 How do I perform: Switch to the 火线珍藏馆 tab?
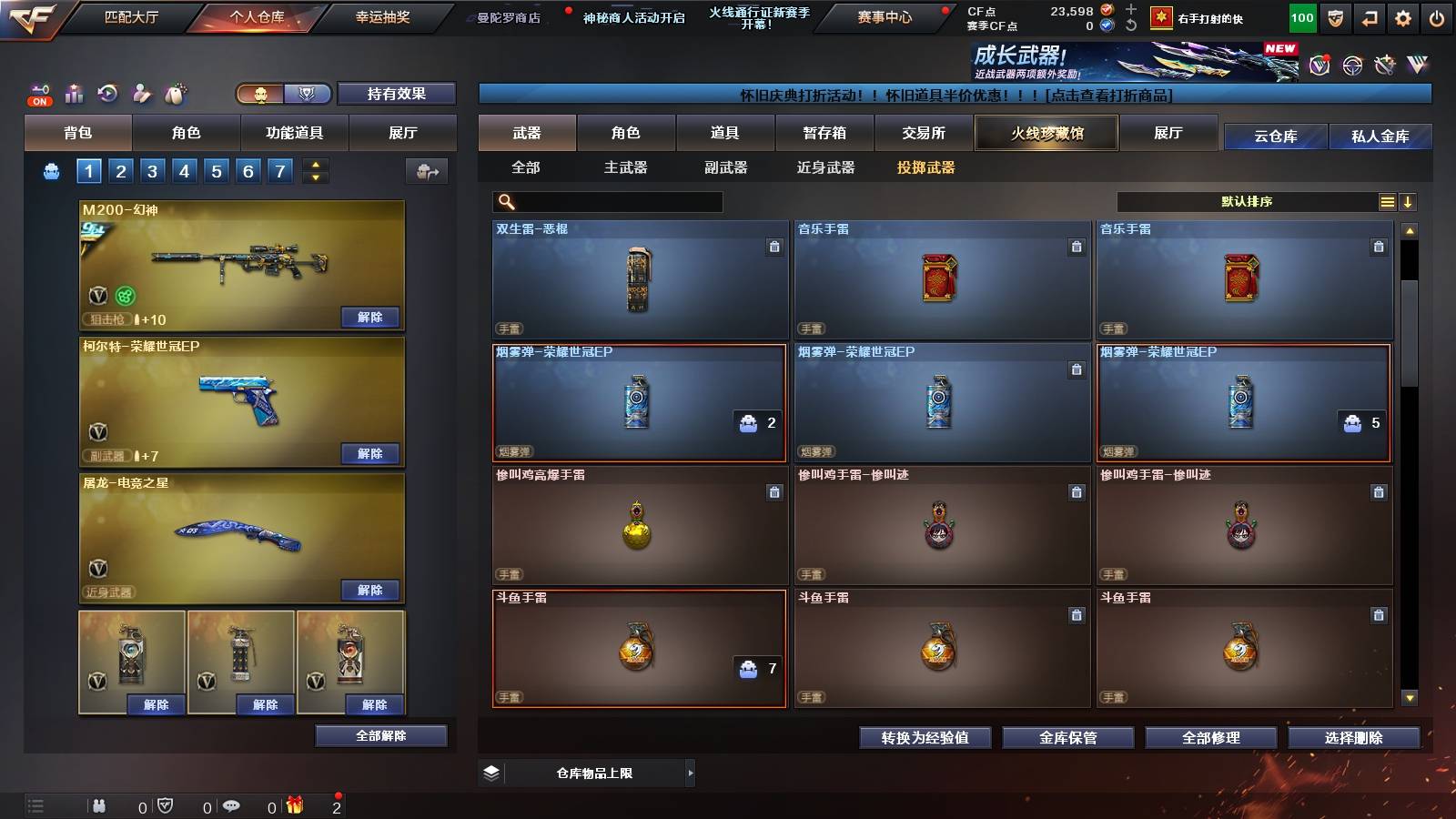[1046, 133]
